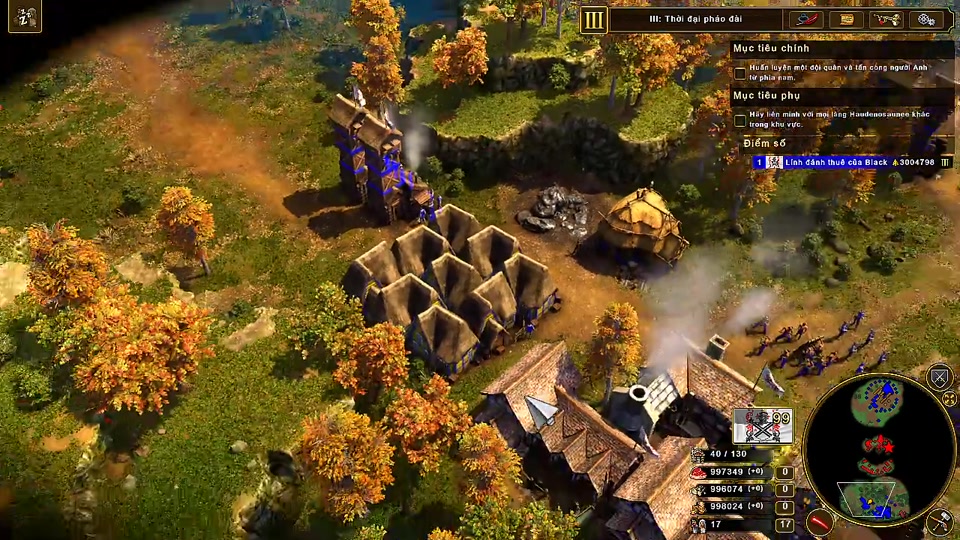Click the trumpet button in top bar
Viewport: 960px width, 540px height.
coord(886,19)
